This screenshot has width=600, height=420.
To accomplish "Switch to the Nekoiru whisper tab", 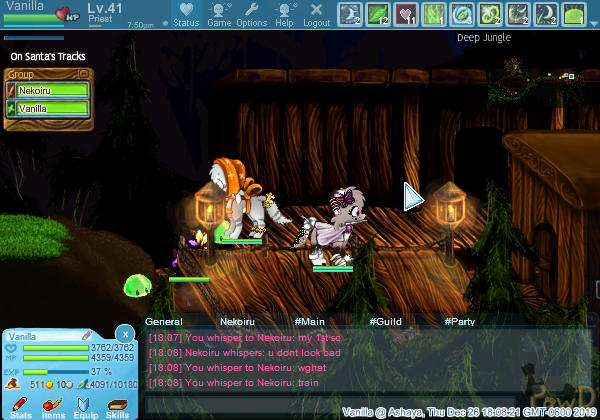I will [x=238, y=322].
